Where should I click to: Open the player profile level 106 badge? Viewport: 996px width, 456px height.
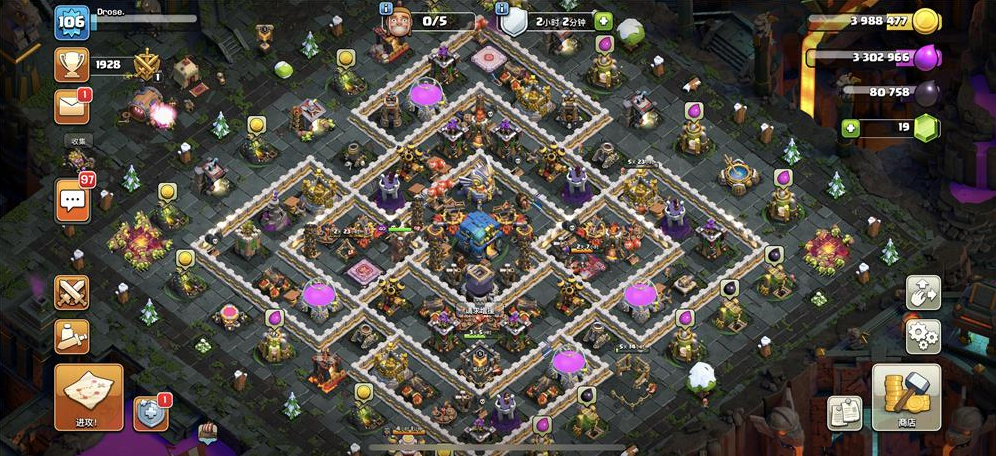pos(71,22)
